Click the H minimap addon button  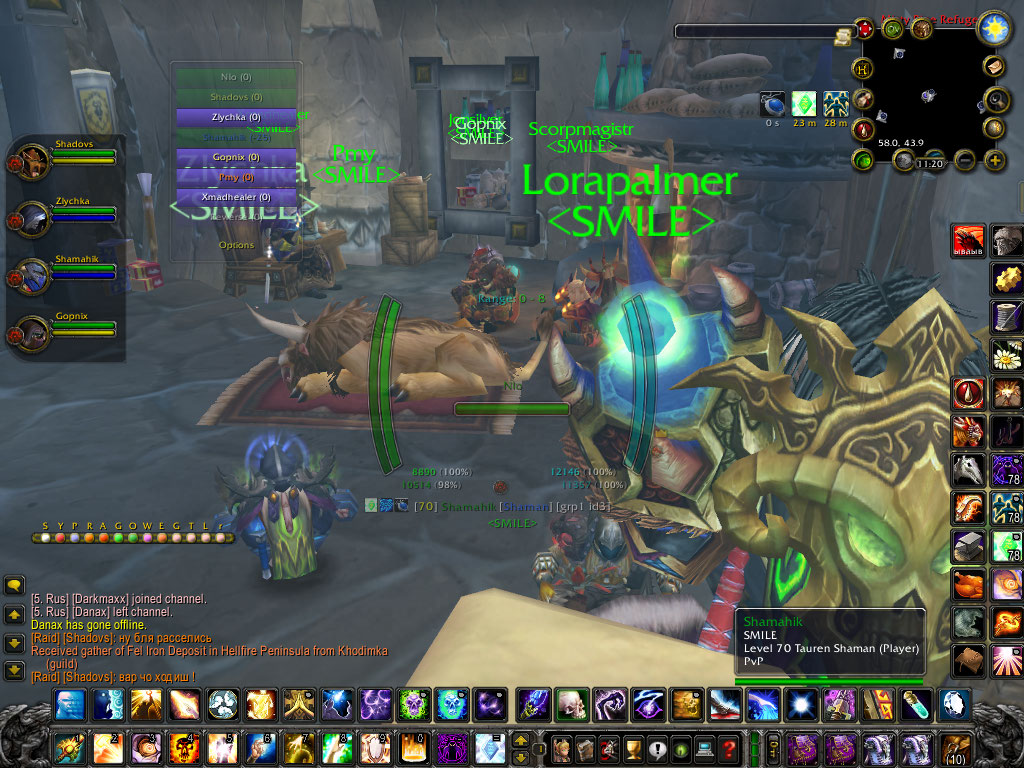coord(861,69)
